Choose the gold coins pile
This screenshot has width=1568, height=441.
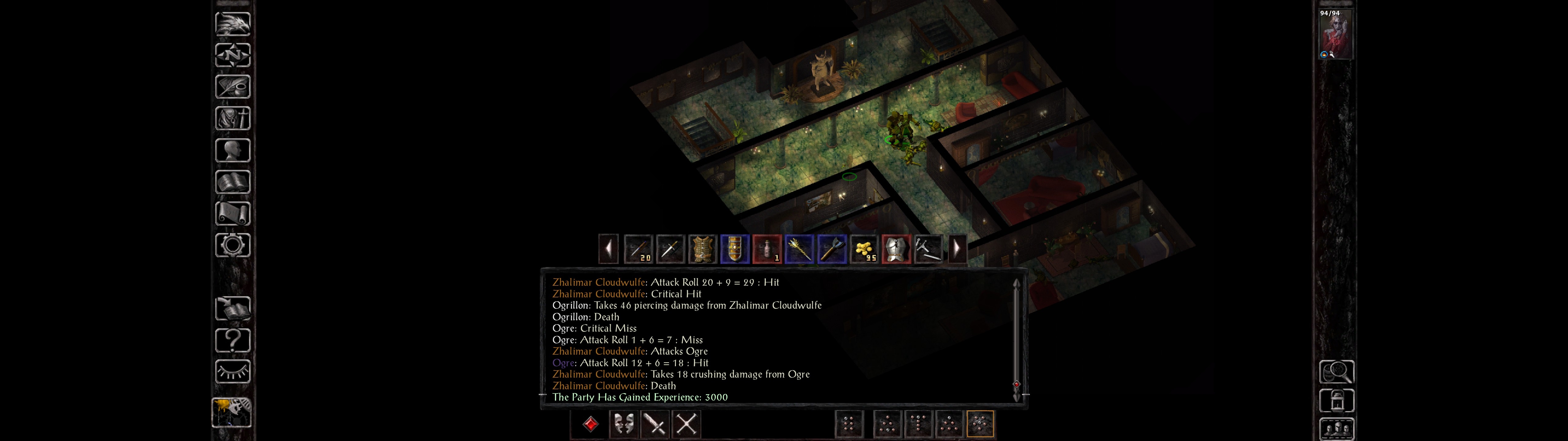point(864,249)
